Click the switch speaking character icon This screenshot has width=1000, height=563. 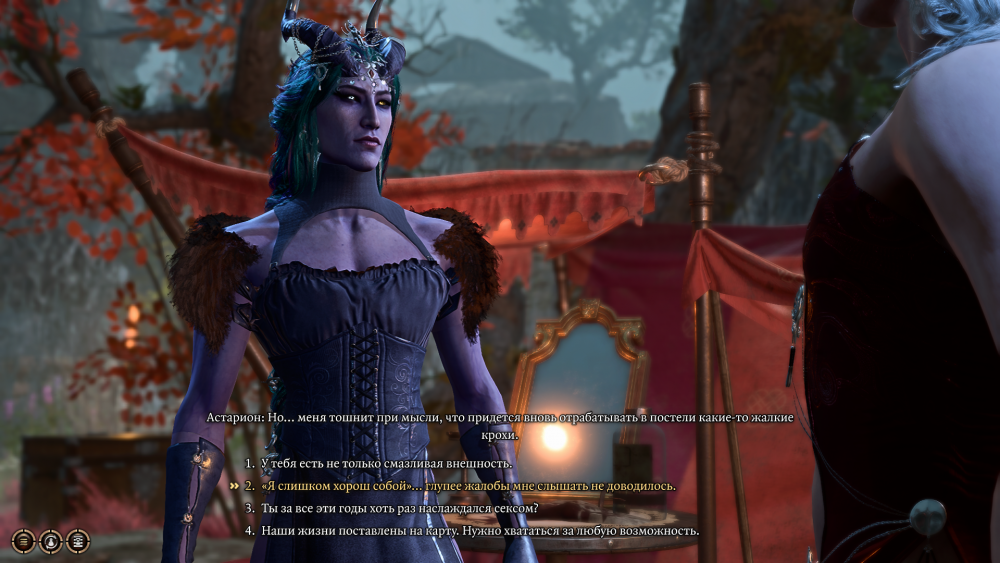pos(50,541)
